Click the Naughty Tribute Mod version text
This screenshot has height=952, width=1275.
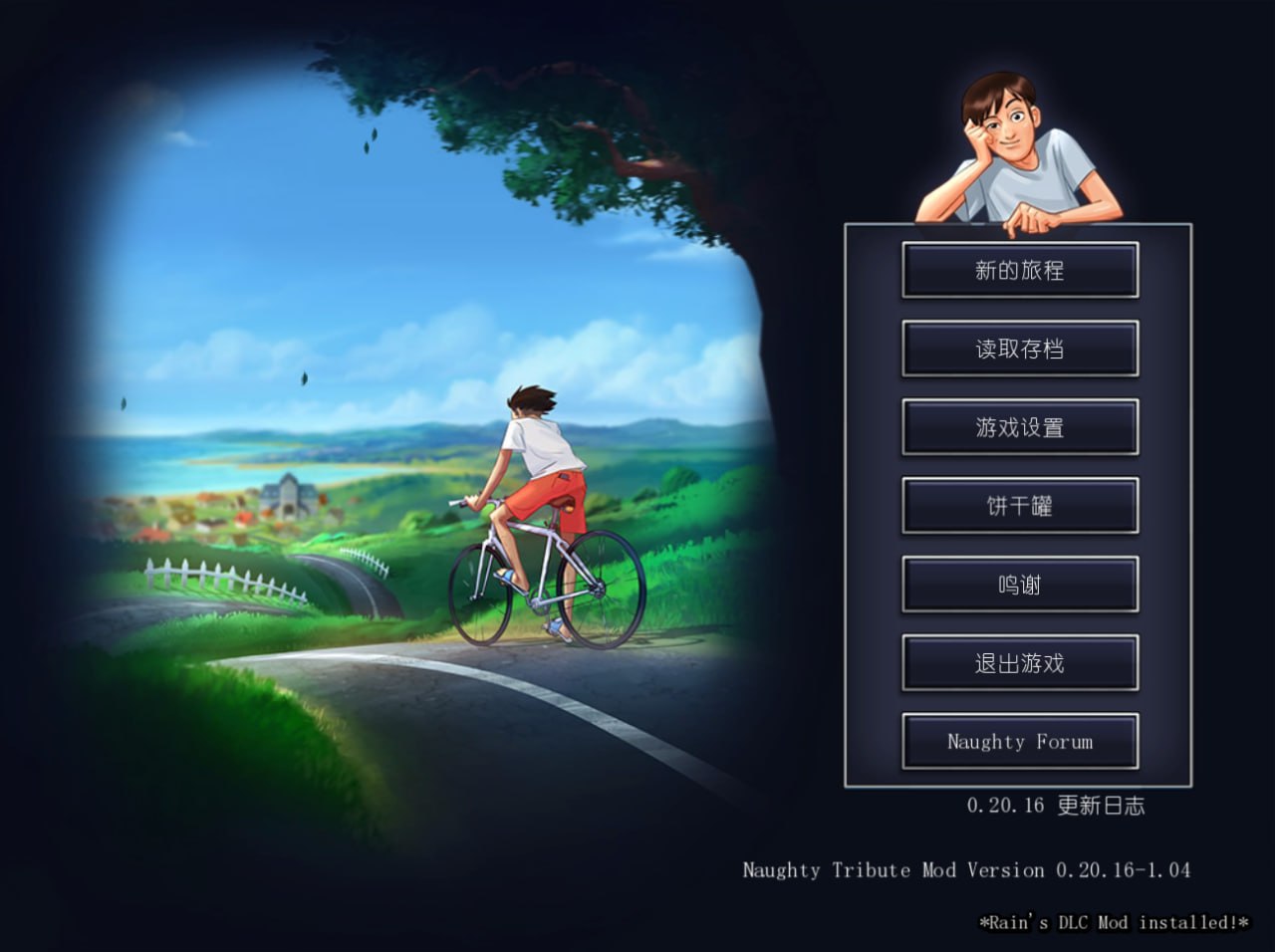coord(966,869)
